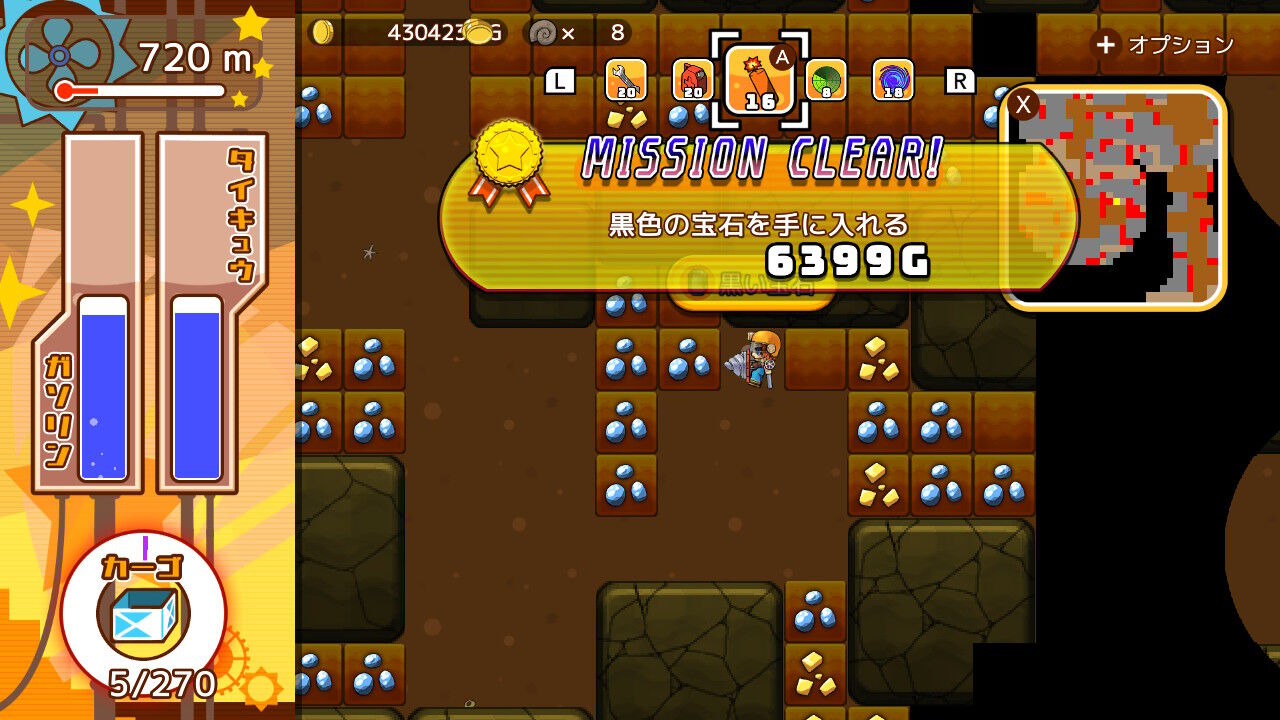Select the green radar item
This screenshot has width=1280, height=720.
tap(826, 82)
